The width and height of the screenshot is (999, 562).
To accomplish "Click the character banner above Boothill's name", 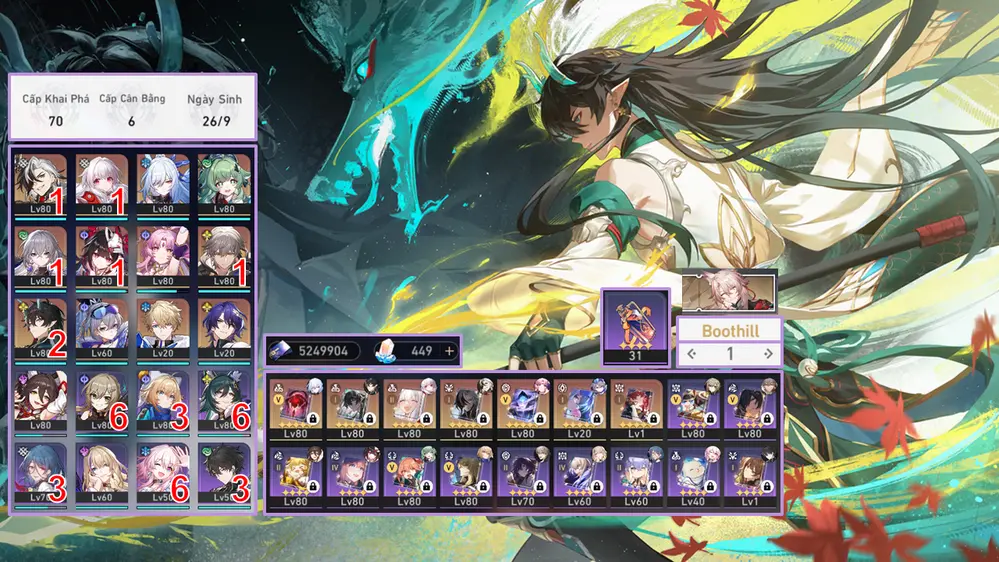I will pyautogui.click(x=728, y=293).
